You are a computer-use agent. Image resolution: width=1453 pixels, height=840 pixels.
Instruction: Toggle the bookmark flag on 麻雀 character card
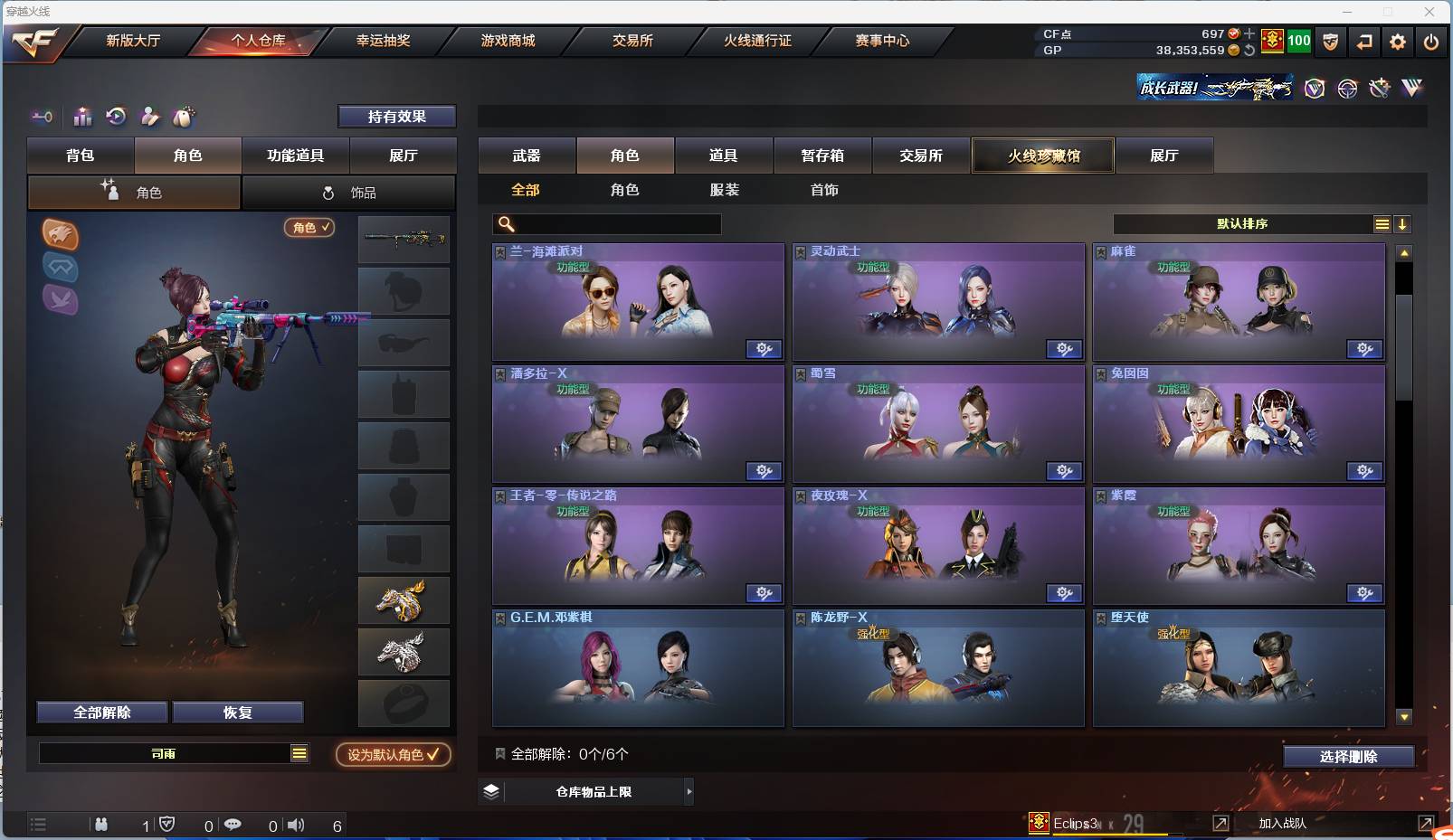point(1100,251)
